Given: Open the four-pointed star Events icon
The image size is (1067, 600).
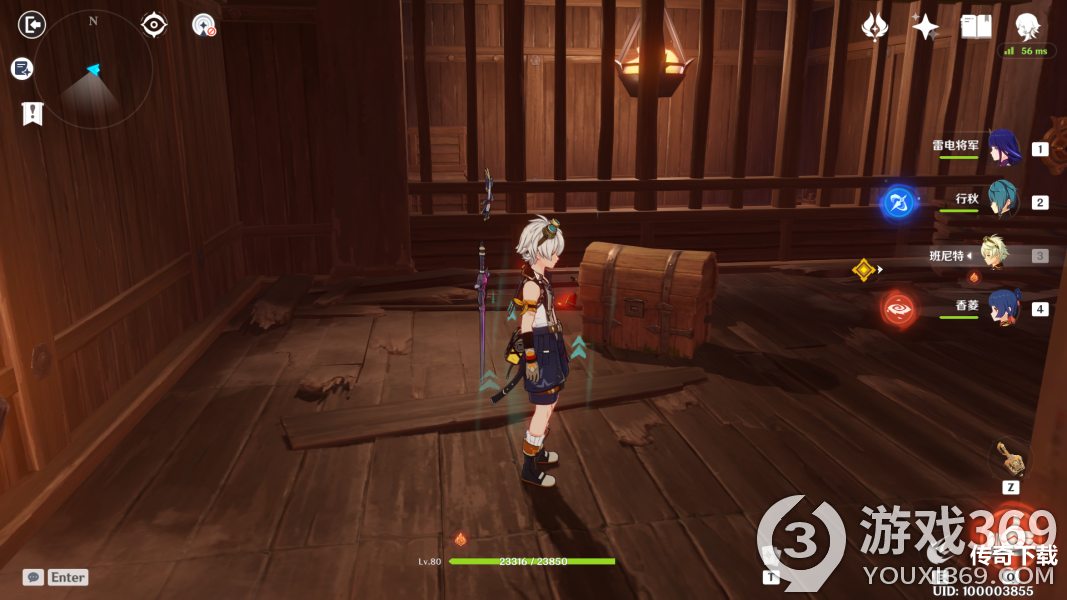Looking at the screenshot, I should [925, 27].
